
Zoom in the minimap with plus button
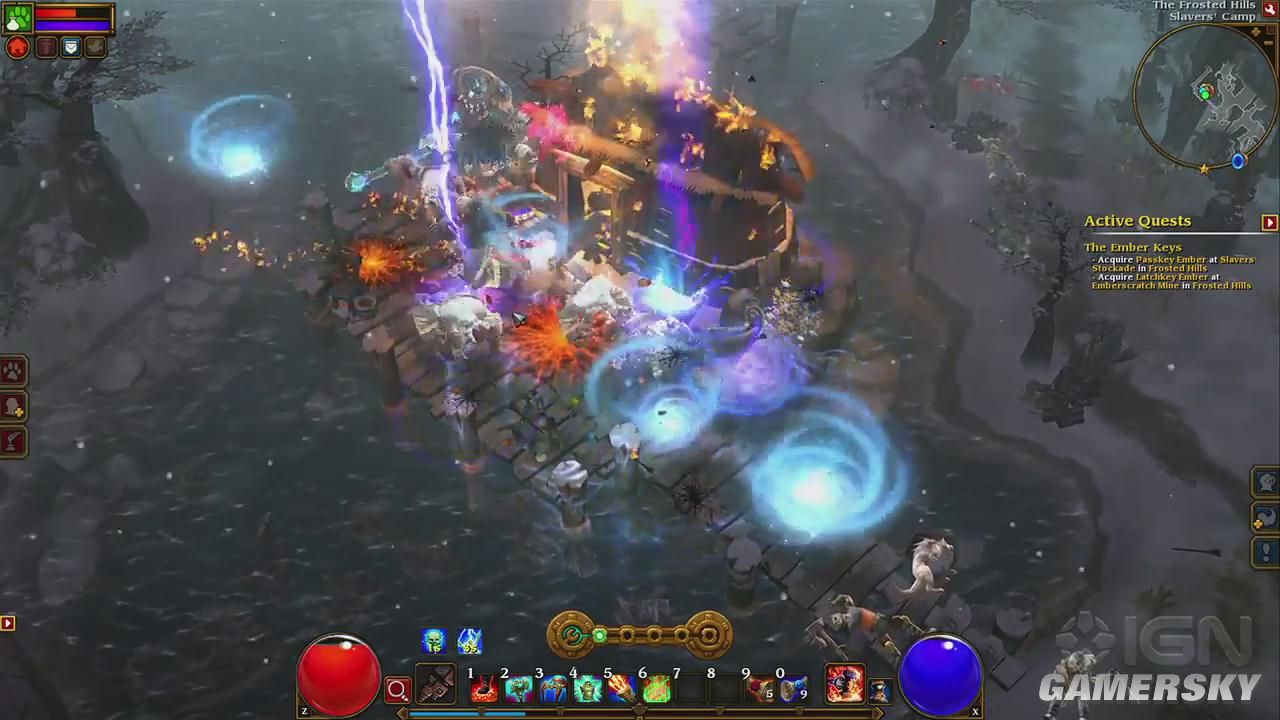point(1256,33)
